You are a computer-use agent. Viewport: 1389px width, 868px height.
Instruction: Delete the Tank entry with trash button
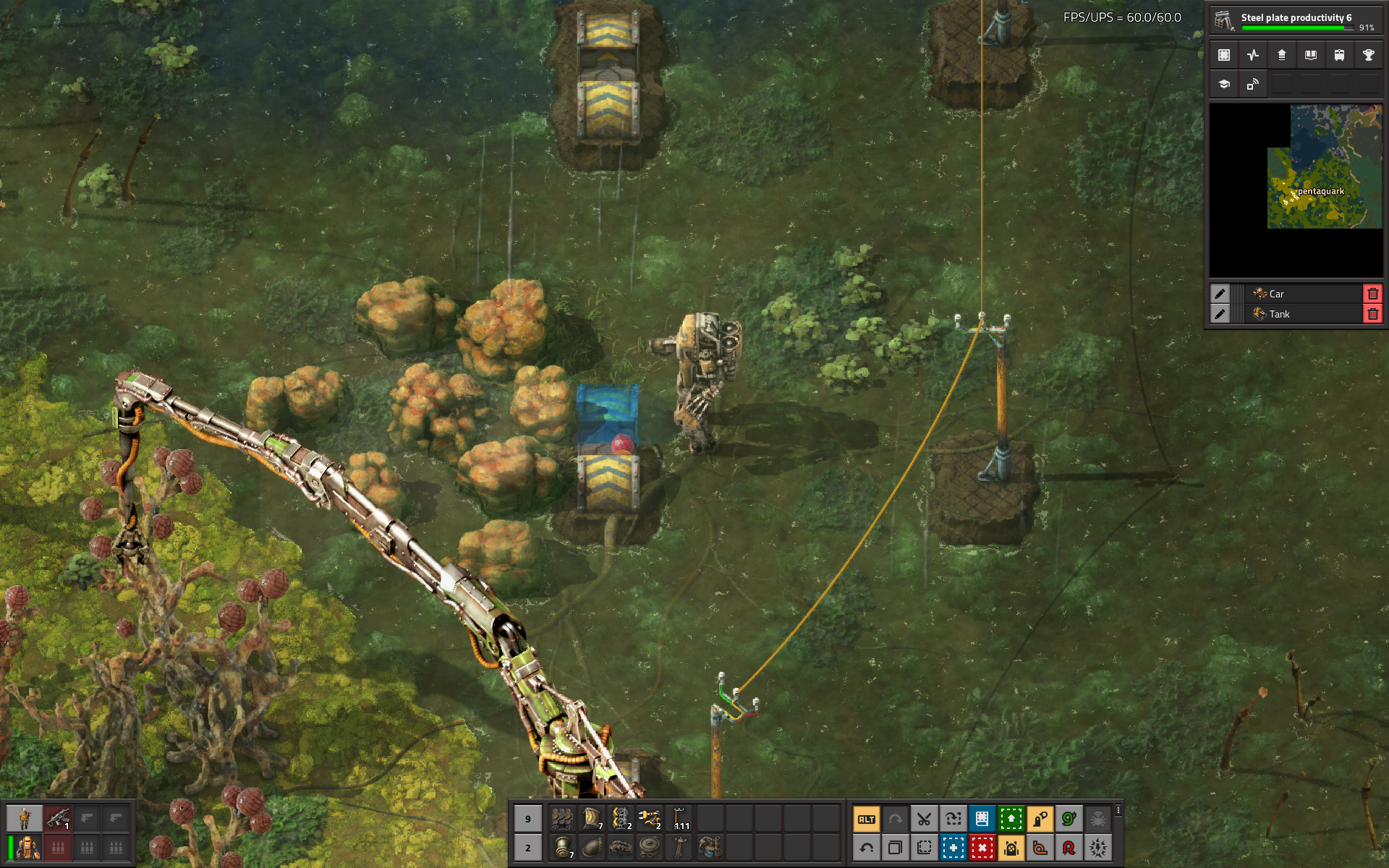pyautogui.click(x=1372, y=314)
